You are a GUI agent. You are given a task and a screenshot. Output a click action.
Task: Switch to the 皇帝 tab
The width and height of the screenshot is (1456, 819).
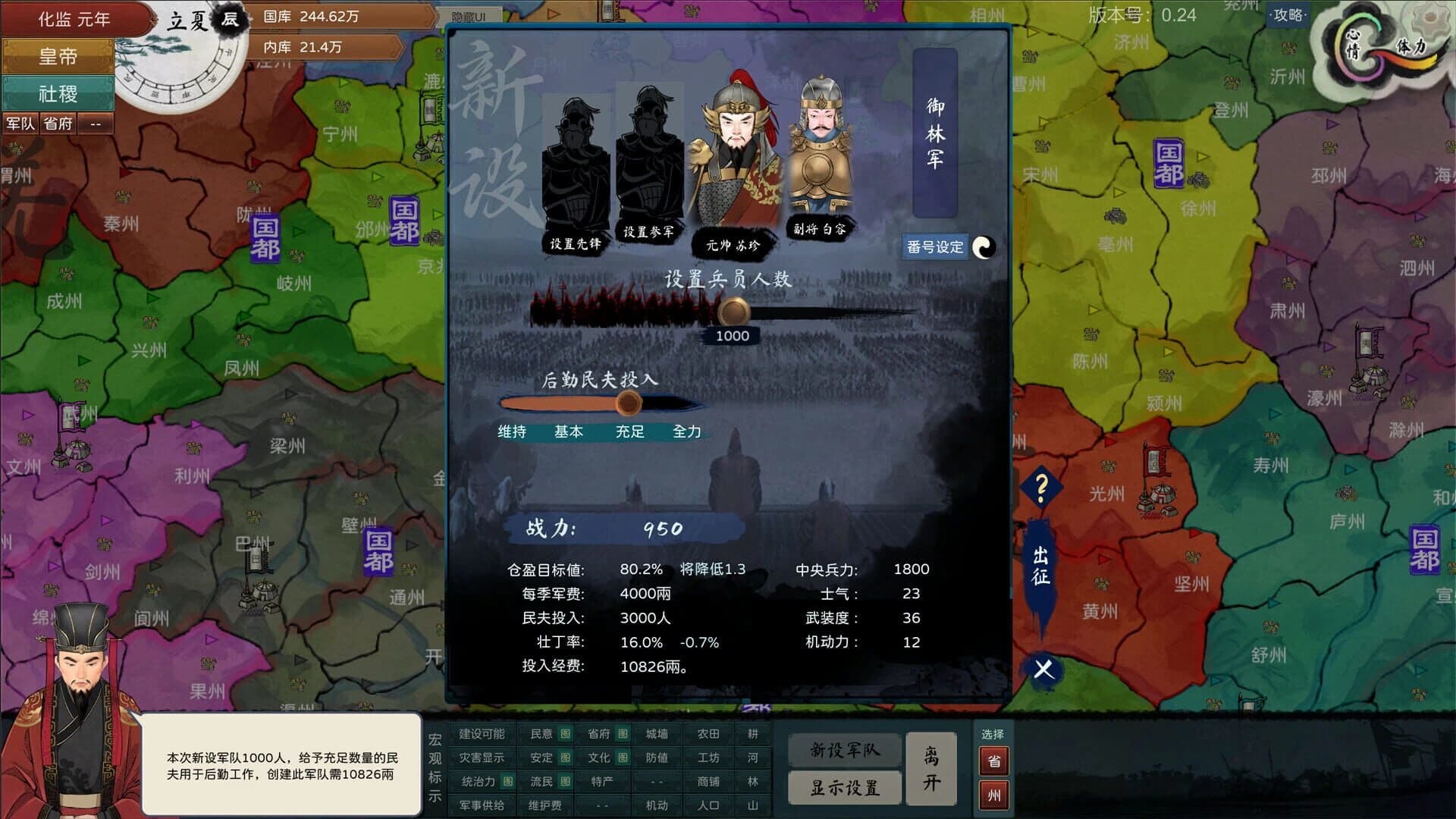57,55
